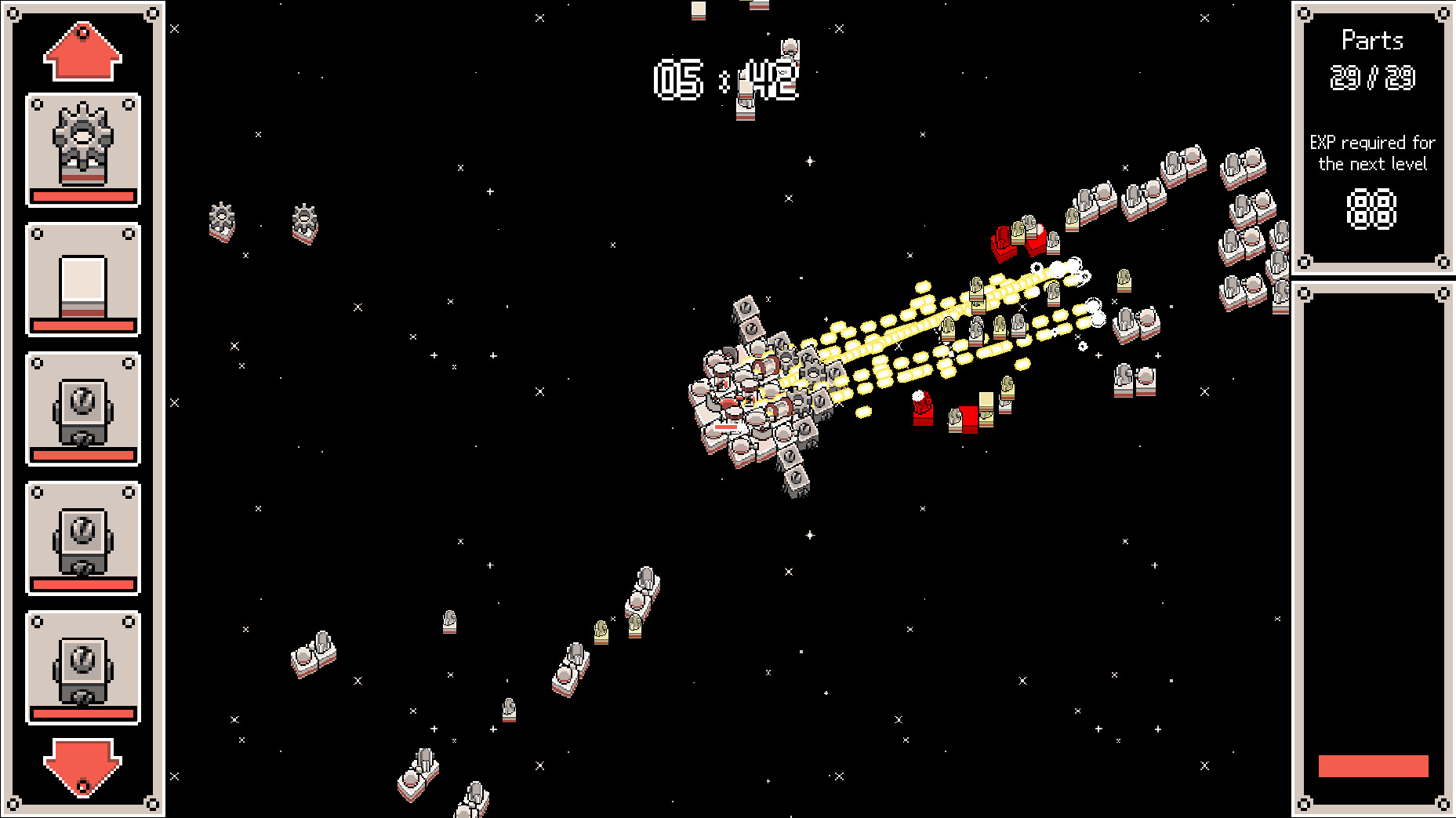
Task: Pick the middle robot drone unit card
Action: pyautogui.click(x=82, y=540)
